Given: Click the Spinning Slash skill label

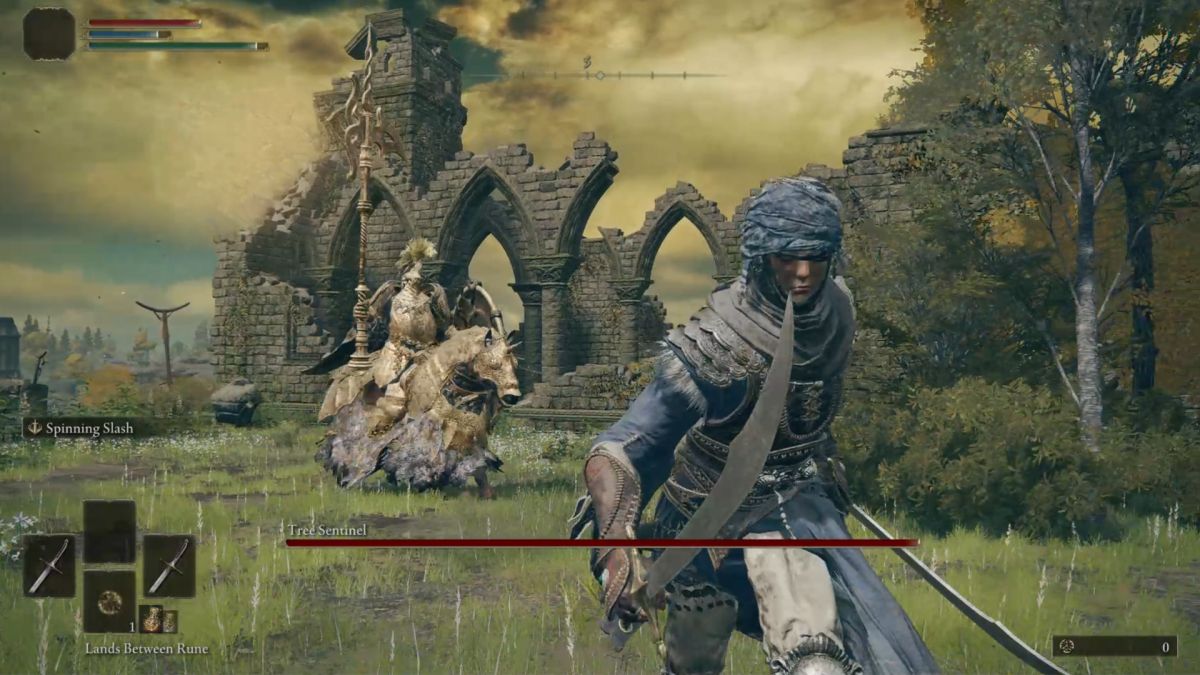Looking at the screenshot, I should [x=88, y=428].
